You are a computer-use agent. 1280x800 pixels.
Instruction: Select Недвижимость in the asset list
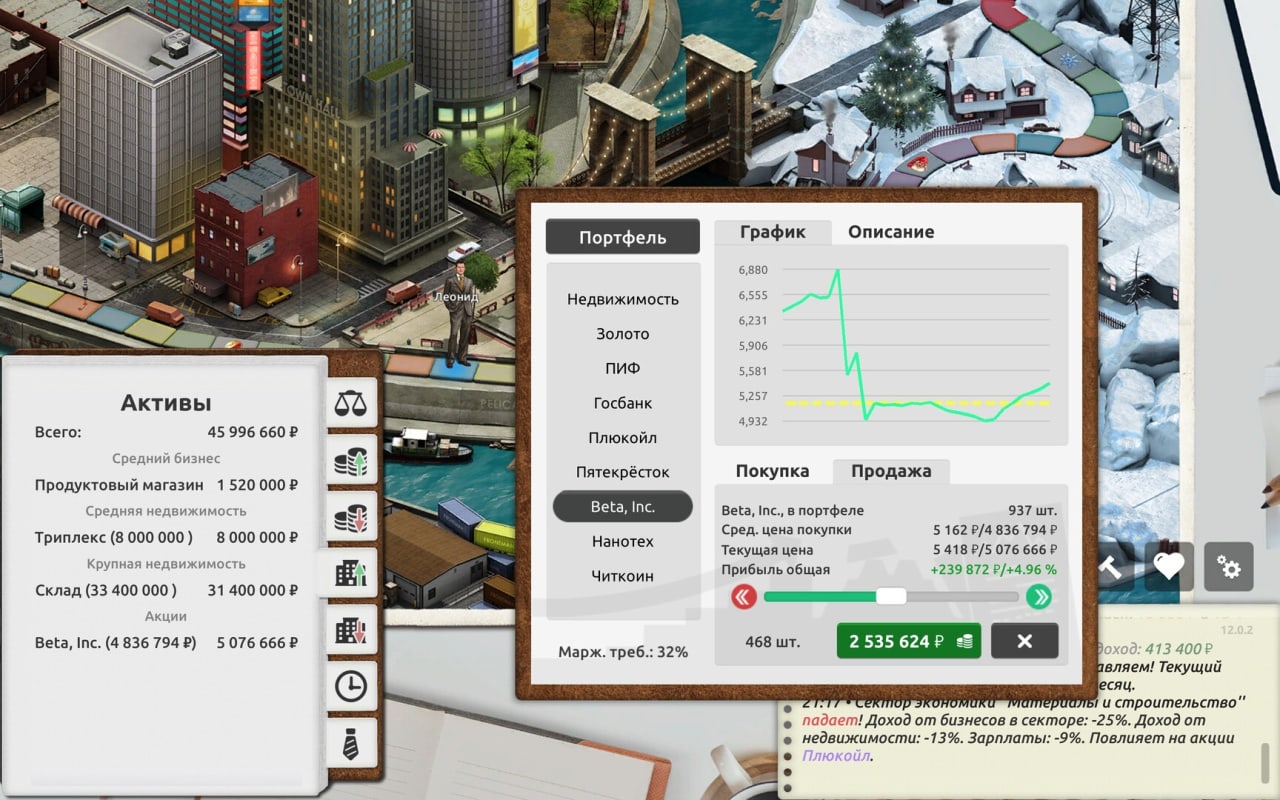pos(622,299)
